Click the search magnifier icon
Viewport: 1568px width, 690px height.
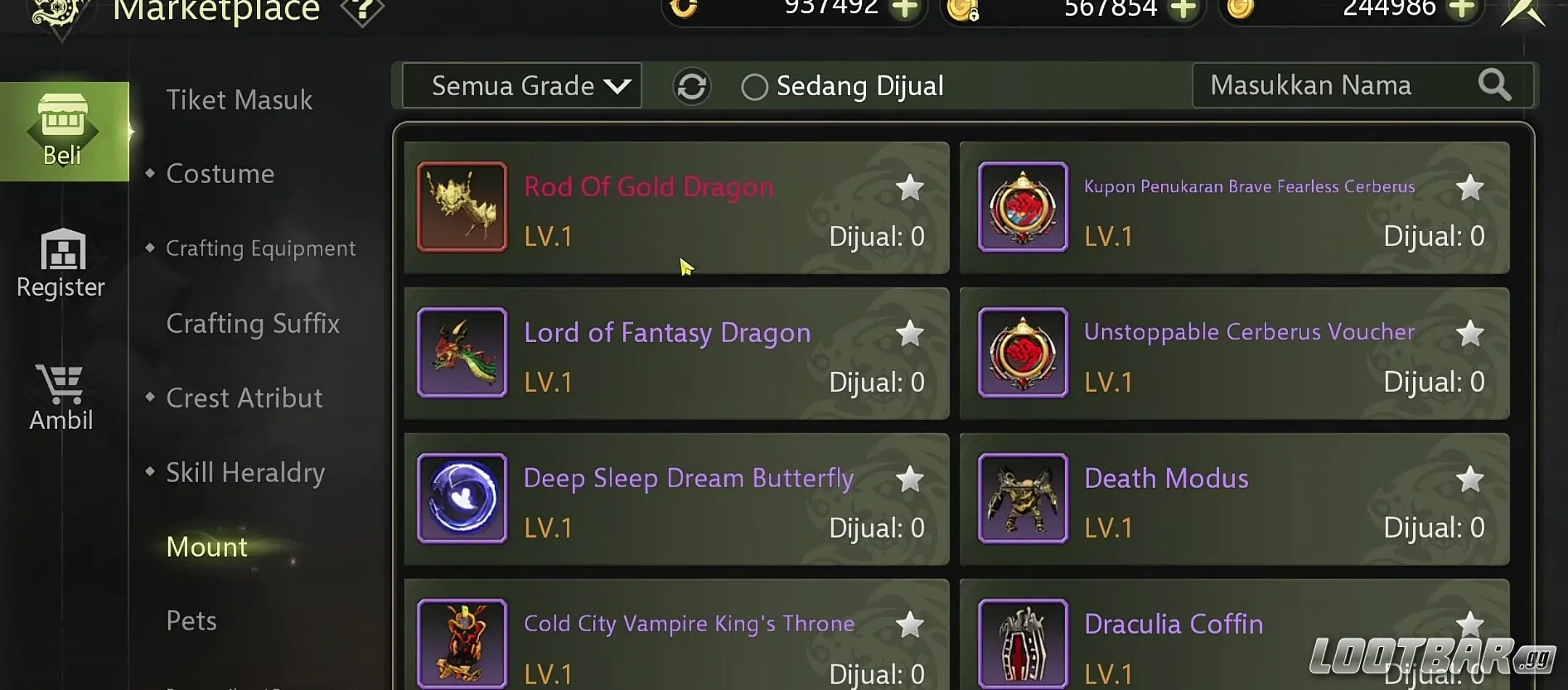click(1494, 84)
